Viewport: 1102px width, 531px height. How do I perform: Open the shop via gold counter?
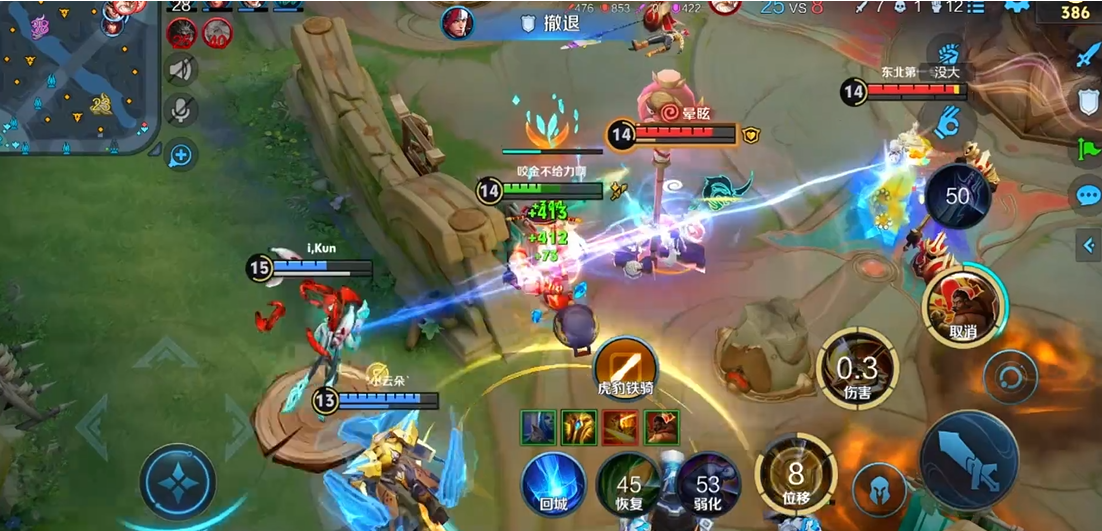[1075, 12]
